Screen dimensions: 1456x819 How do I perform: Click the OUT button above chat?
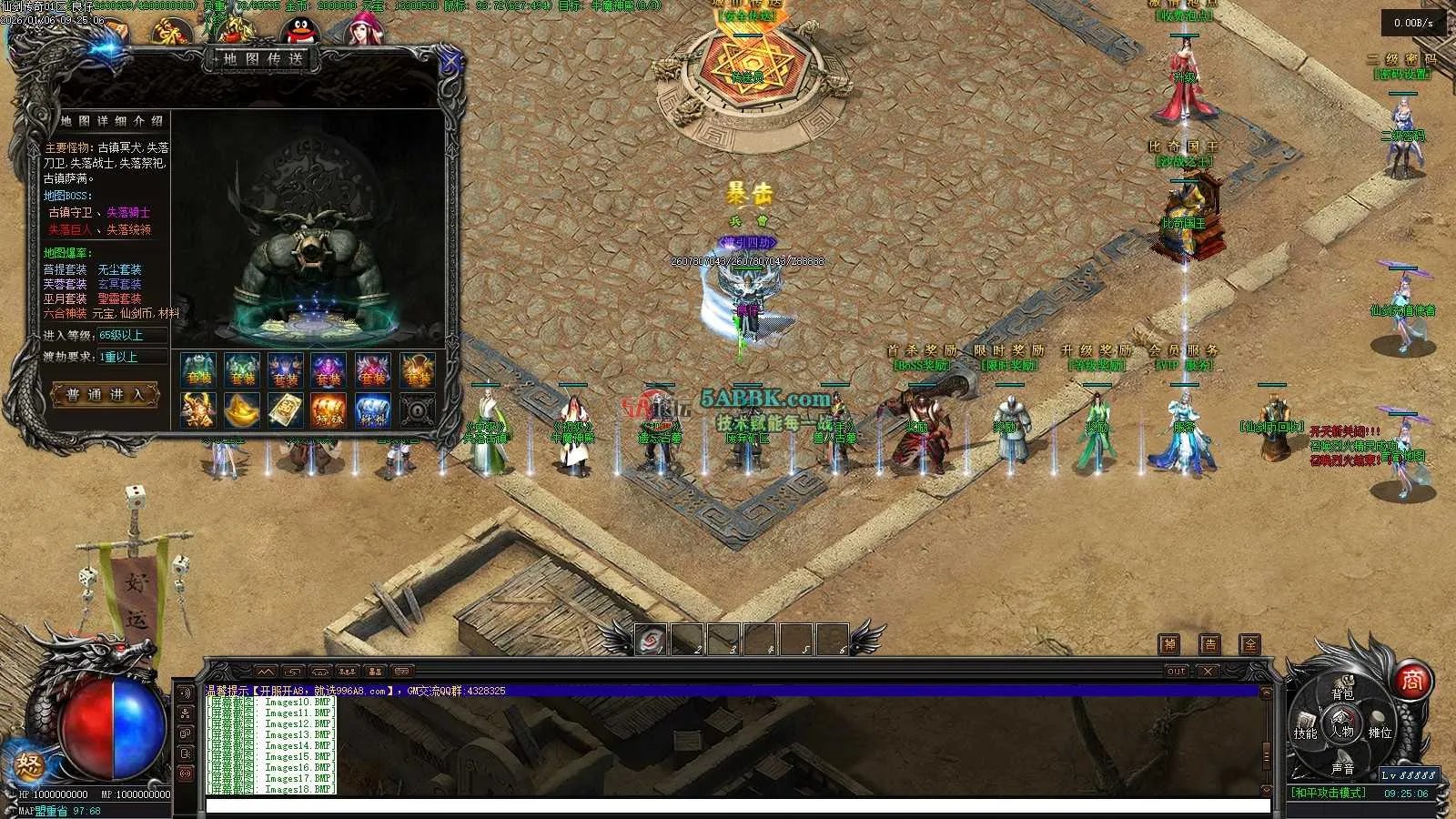1177,672
